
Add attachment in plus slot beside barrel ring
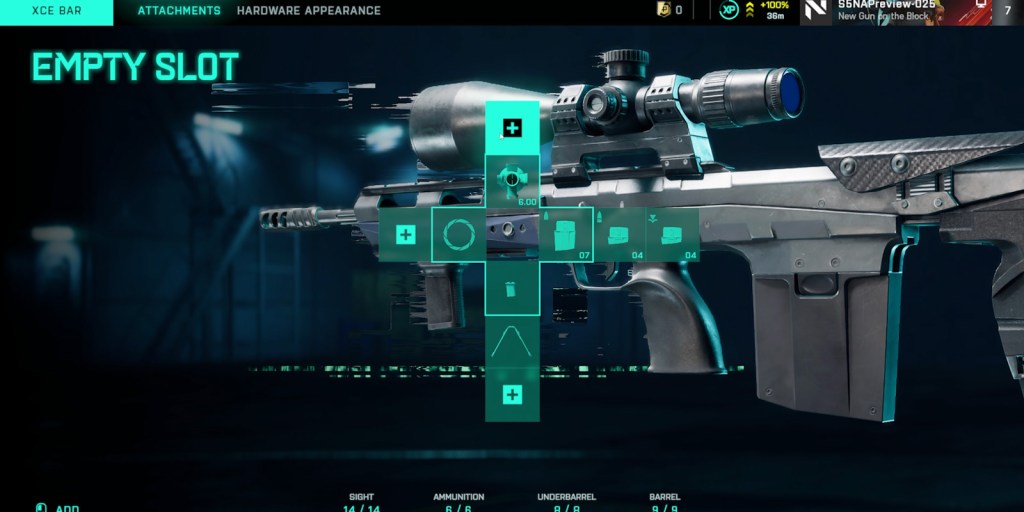pos(405,235)
